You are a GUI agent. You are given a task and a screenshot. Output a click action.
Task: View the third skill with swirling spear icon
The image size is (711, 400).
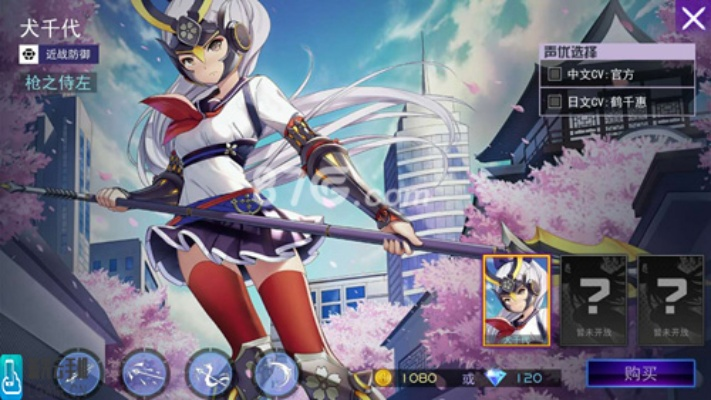pyautogui.click(x=209, y=373)
